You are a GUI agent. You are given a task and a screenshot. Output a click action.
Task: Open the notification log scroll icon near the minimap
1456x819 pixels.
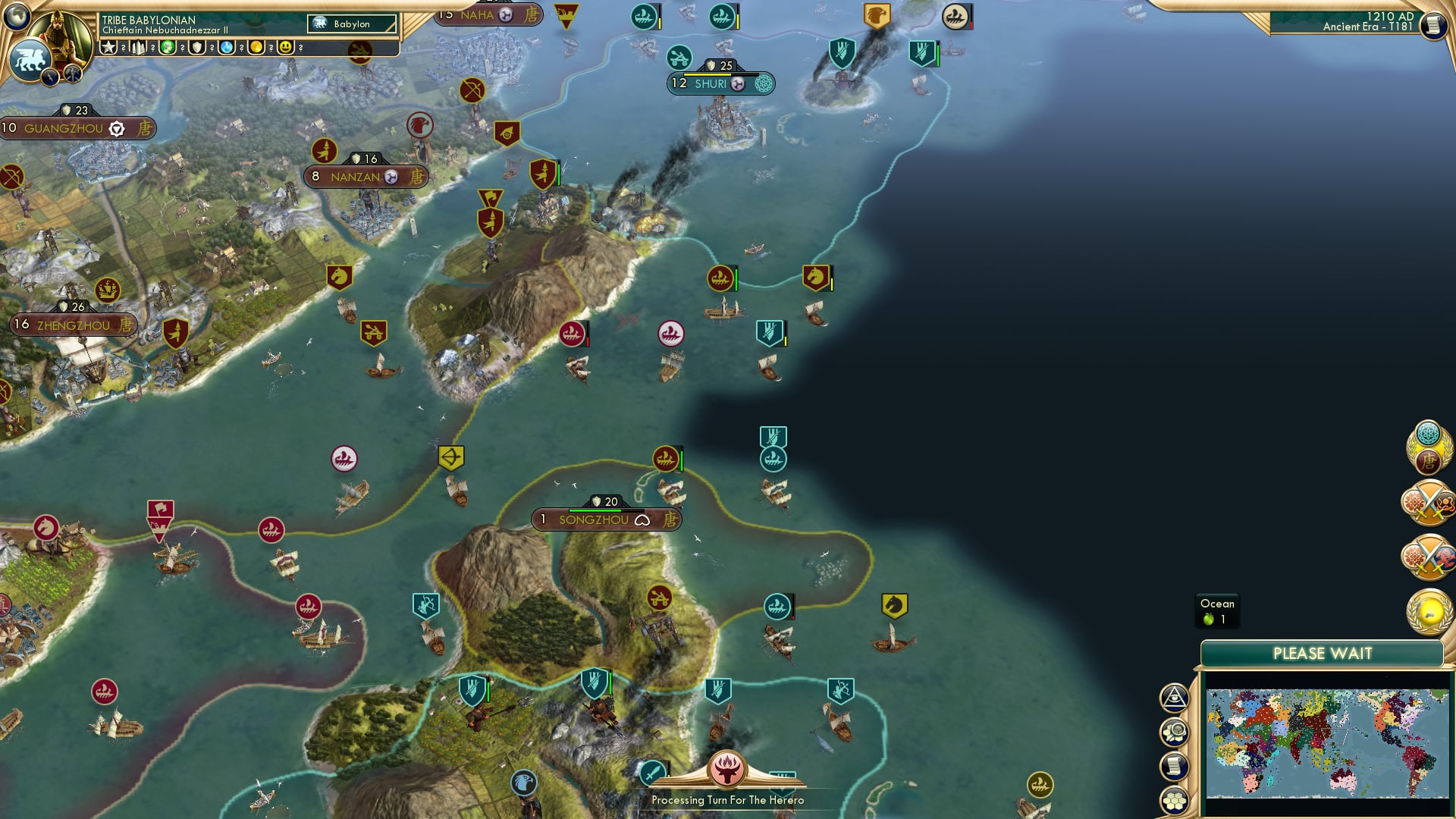tap(1174, 766)
